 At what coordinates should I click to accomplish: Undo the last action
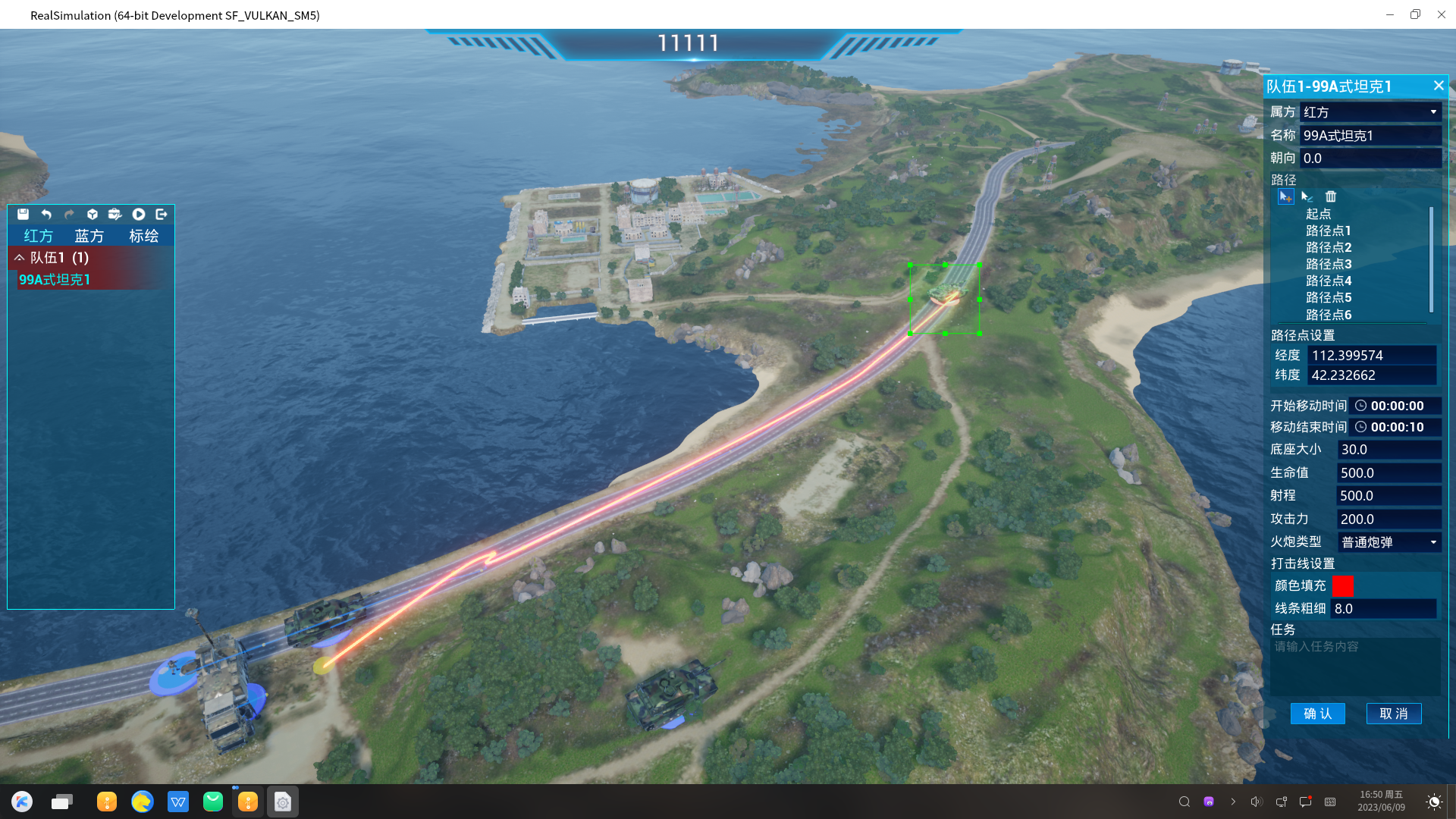pyautogui.click(x=46, y=215)
